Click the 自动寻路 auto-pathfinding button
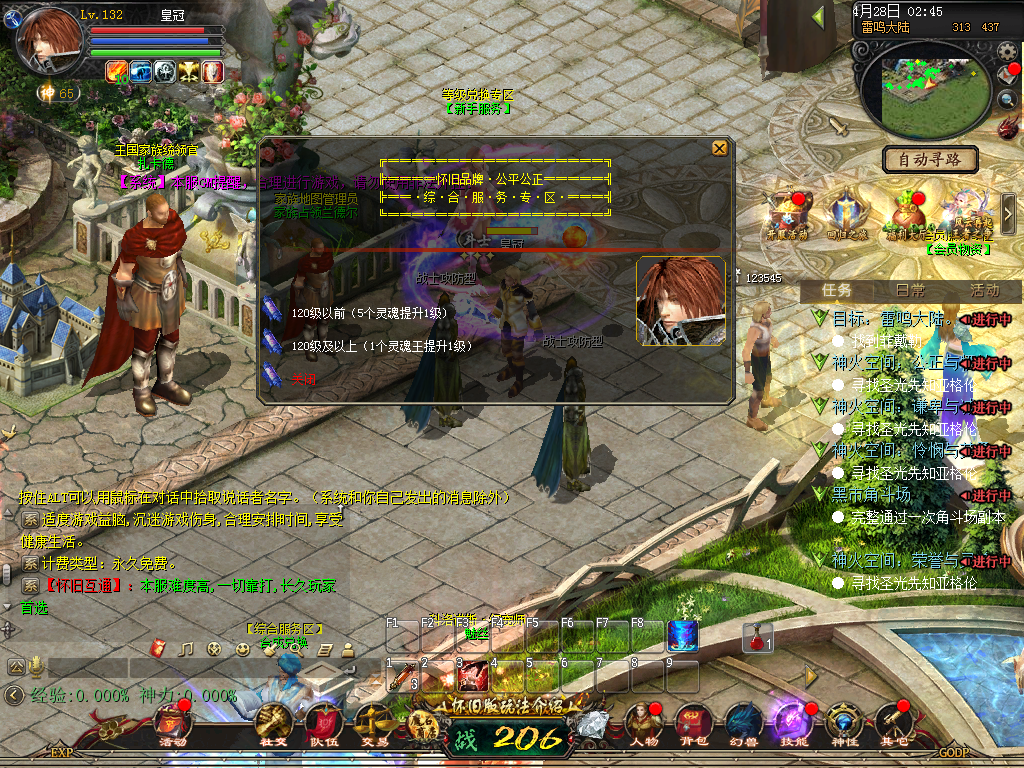Image resolution: width=1024 pixels, height=768 pixels. [x=930, y=159]
